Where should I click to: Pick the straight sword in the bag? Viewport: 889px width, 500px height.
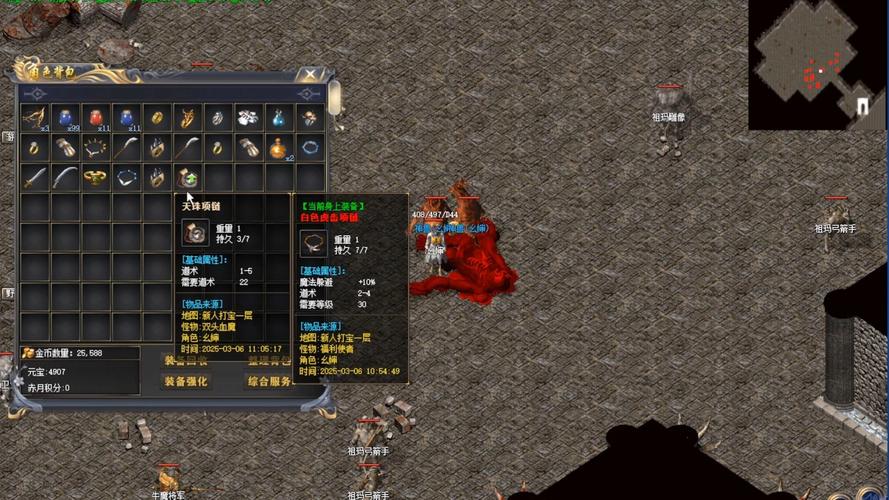click(x=35, y=179)
